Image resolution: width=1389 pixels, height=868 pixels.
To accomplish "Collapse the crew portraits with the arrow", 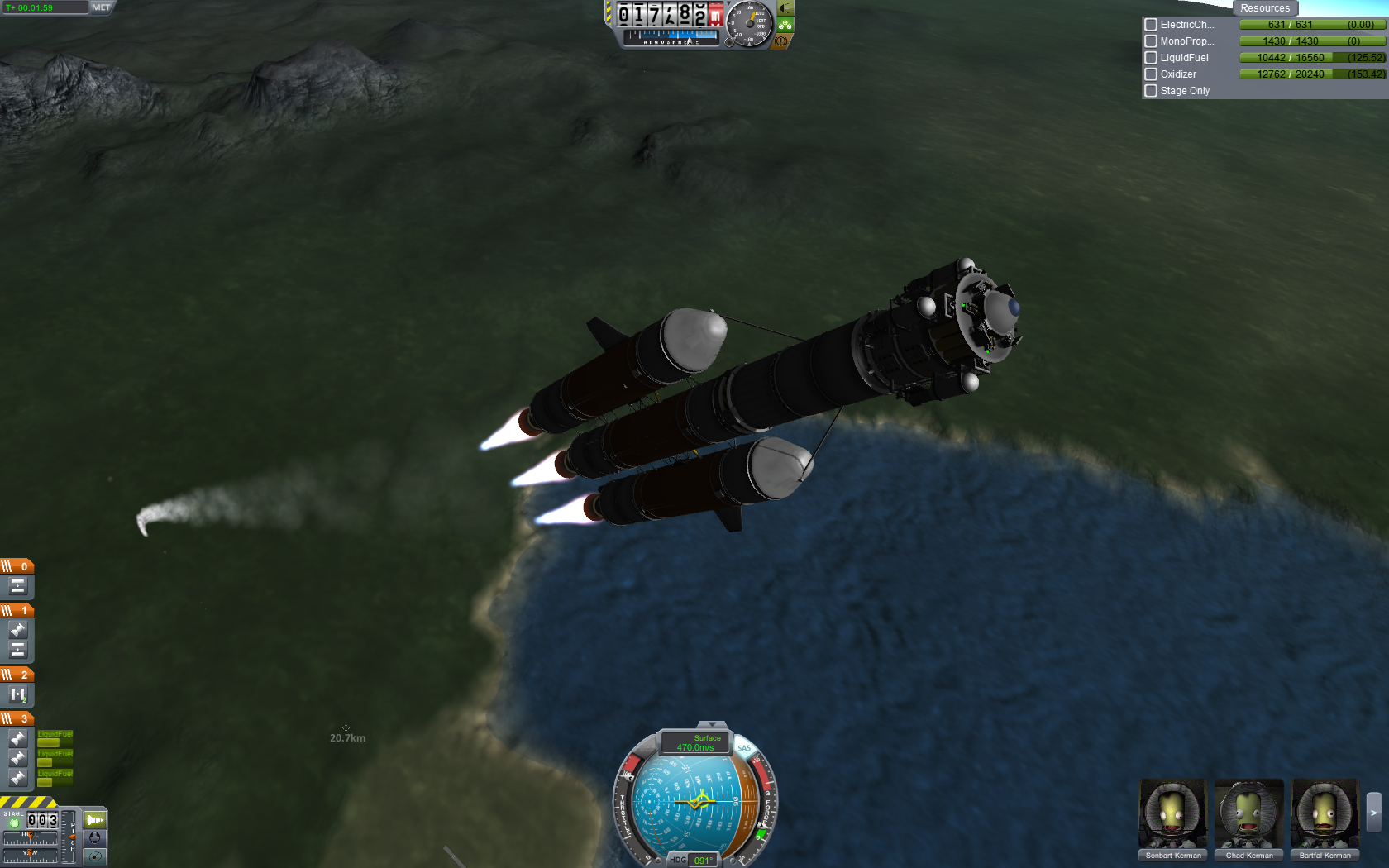I will (x=1373, y=813).
